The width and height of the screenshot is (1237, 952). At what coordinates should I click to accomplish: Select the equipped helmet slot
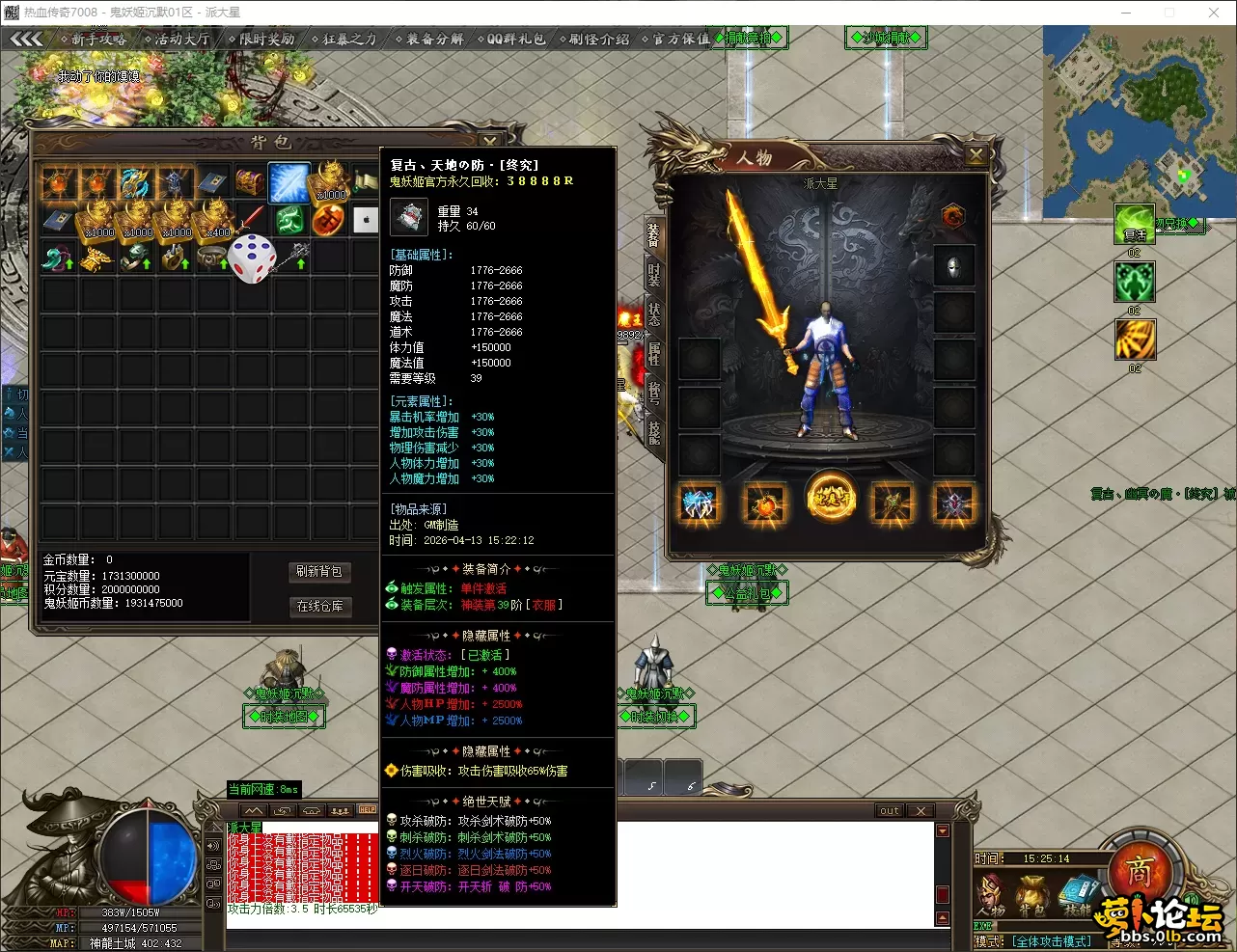(953, 265)
